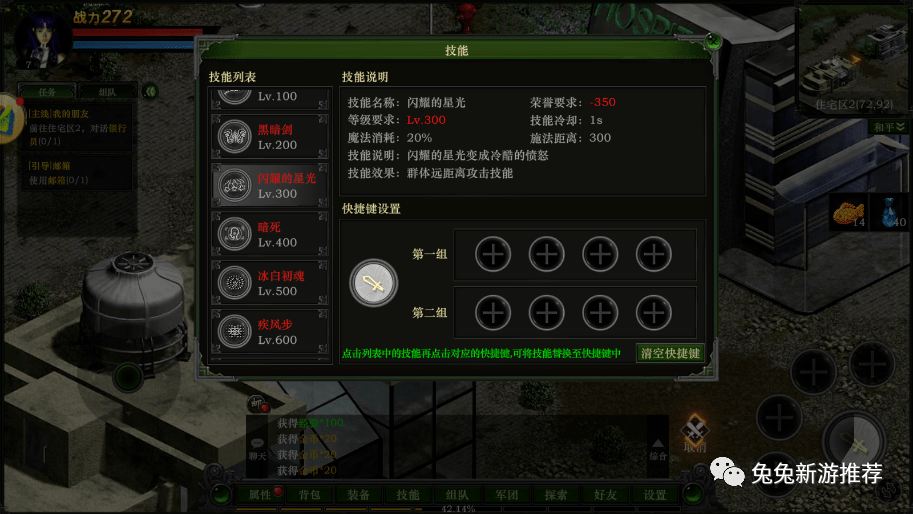Click the 清空快捷键 clear hotkeys button

click(x=670, y=353)
